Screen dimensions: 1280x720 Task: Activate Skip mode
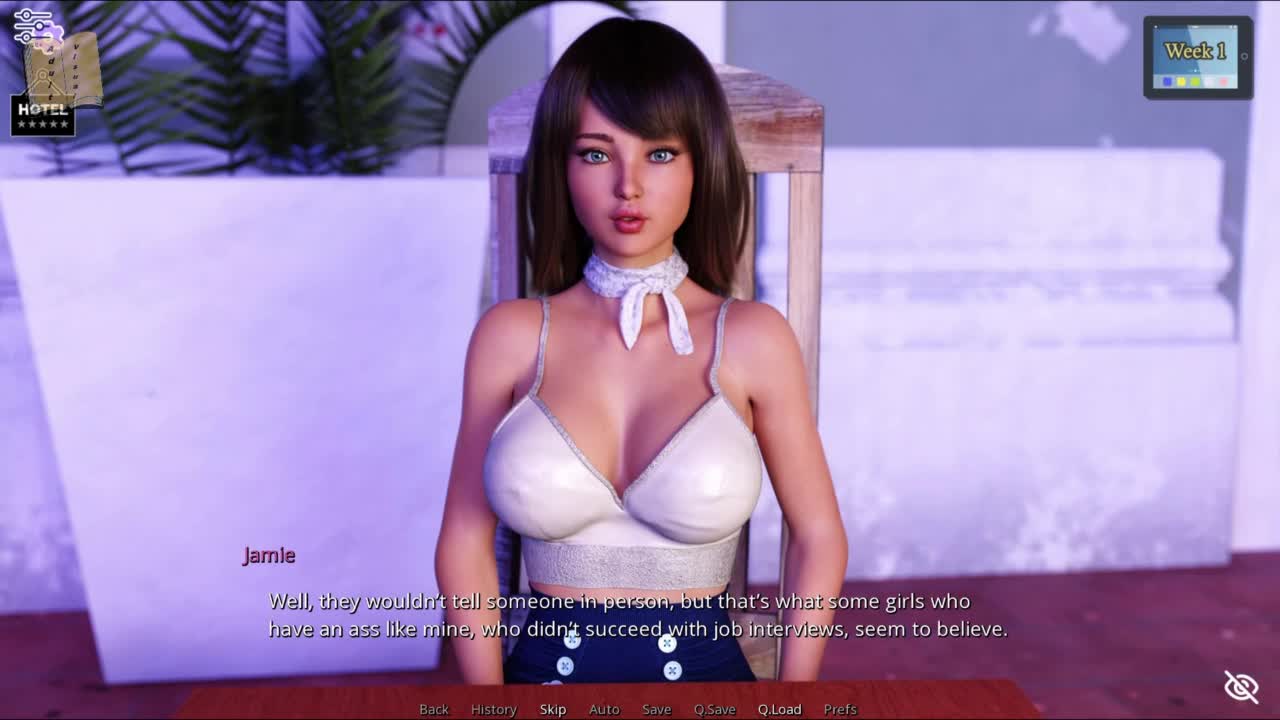click(553, 709)
